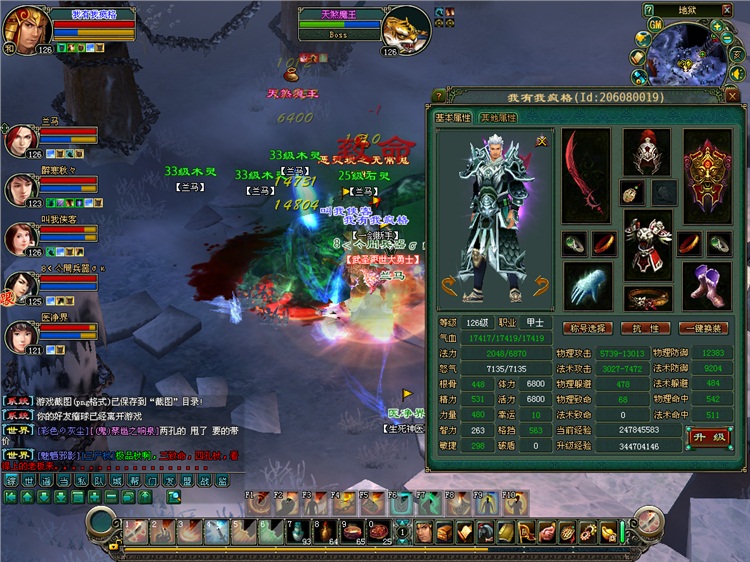
Task: Close the character attributes panel
Action: (x=732, y=96)
